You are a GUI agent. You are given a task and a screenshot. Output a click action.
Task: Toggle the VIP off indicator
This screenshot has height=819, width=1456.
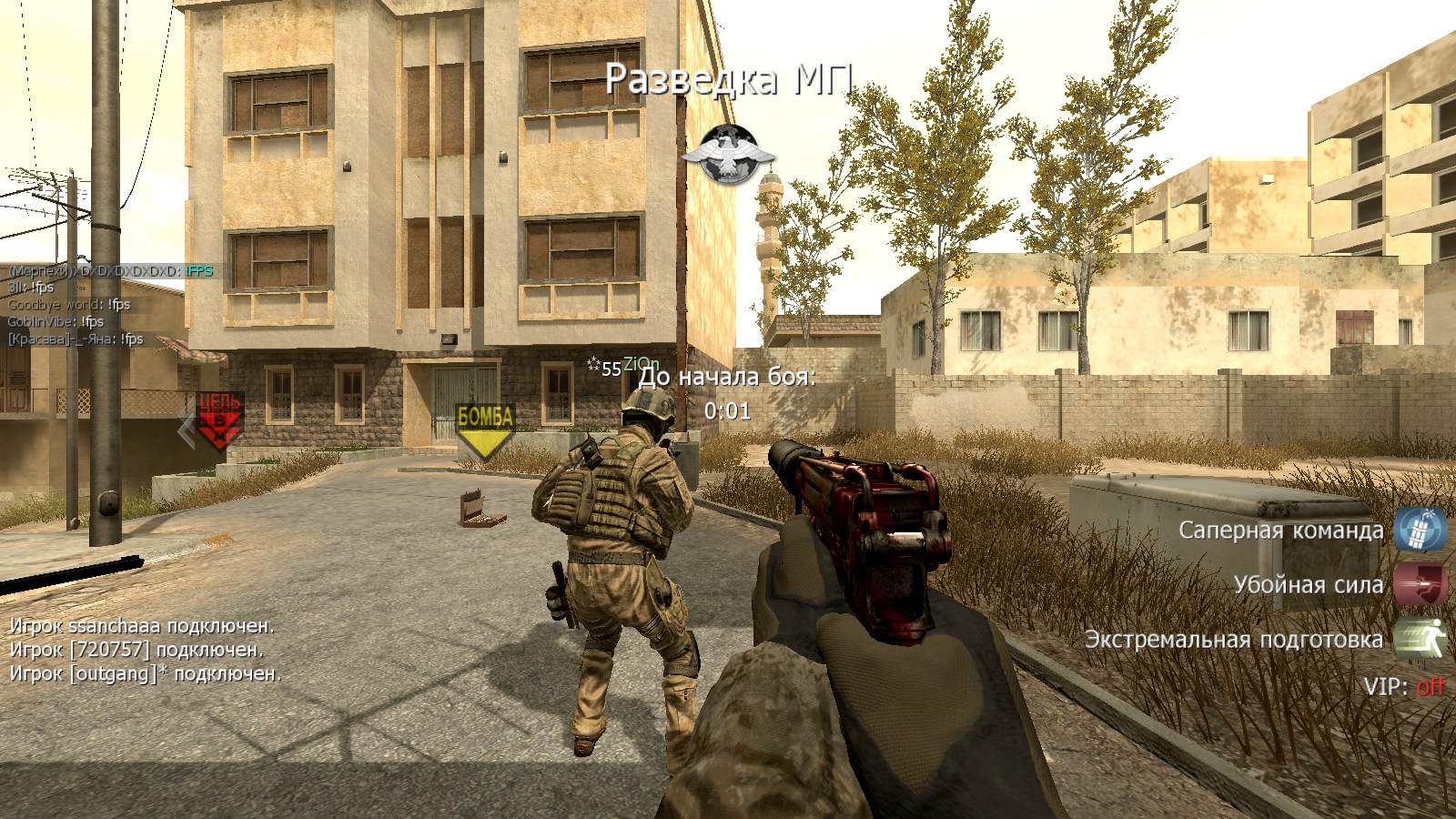(1431, 686)
